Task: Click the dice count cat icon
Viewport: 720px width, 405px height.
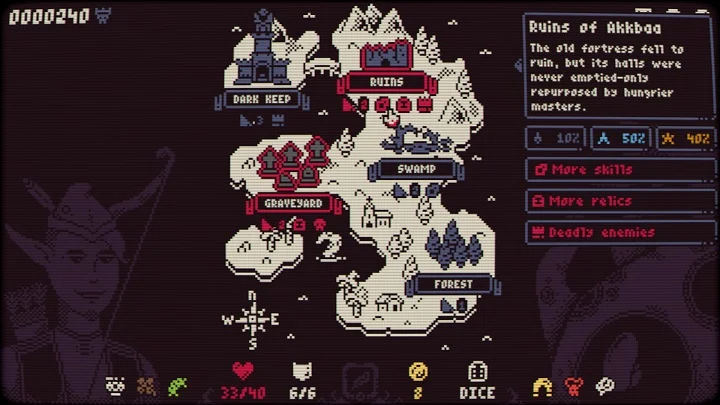Action: [302, 372]
